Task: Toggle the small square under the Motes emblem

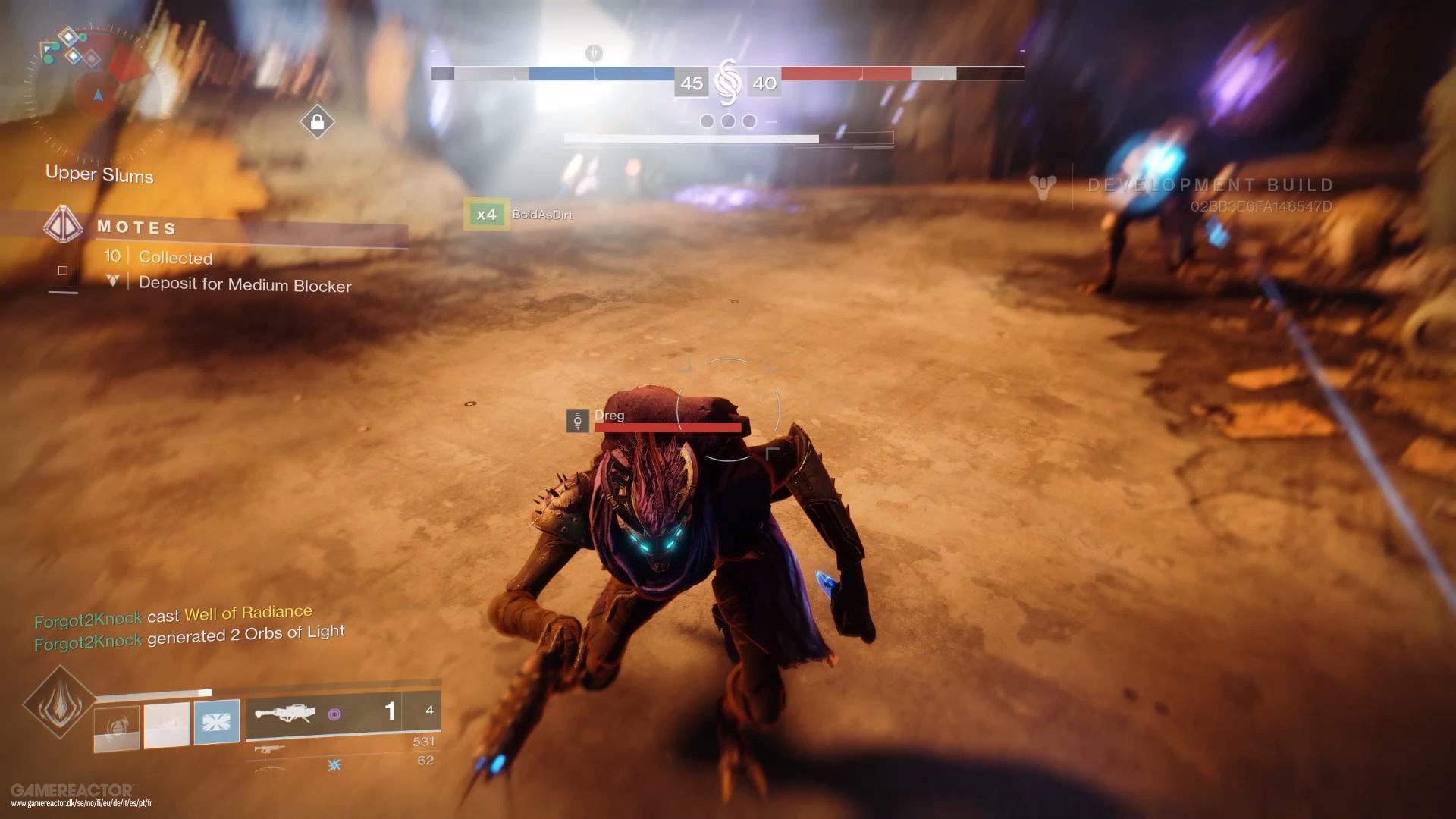Action: (x=63, y=269)
